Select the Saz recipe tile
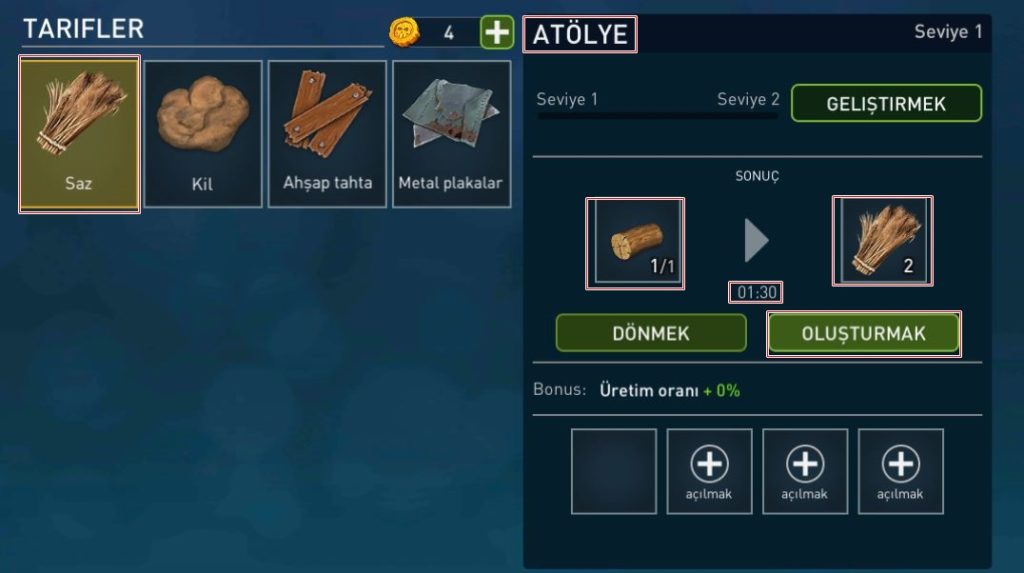The height and width of the screenshot is (573, 1024). (x=79, y=133)
